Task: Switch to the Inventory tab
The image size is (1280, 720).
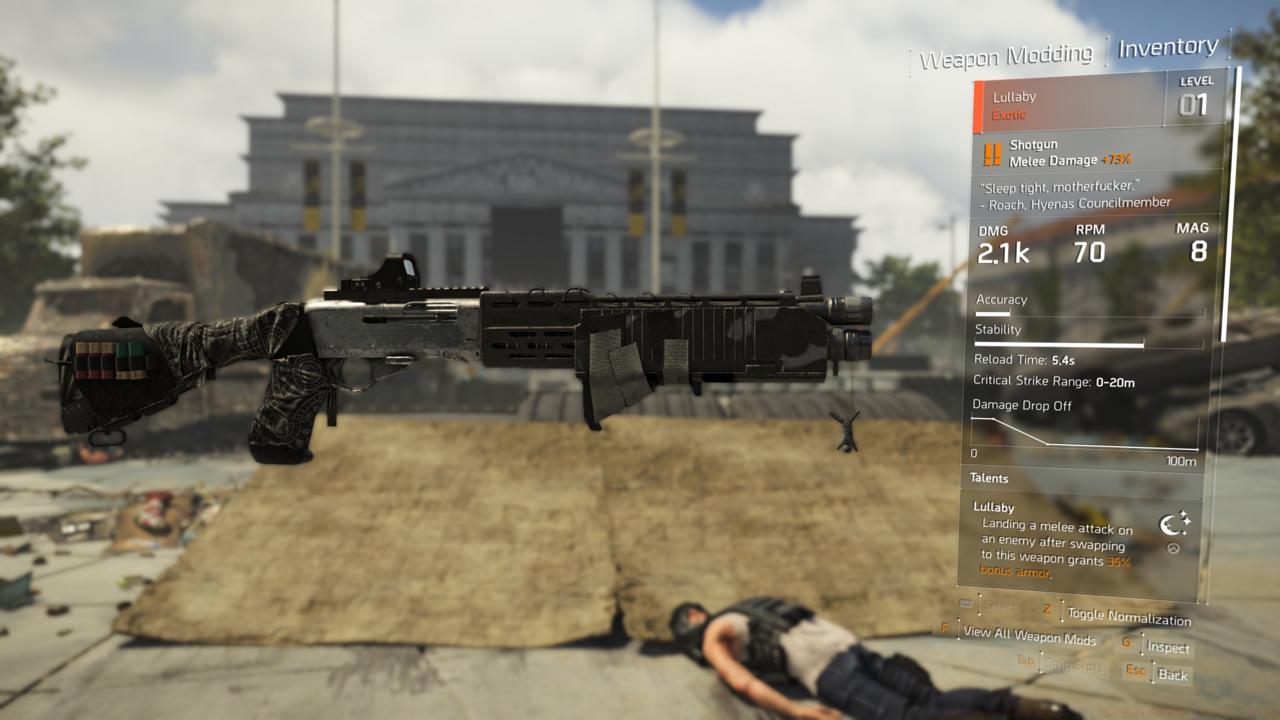Action: pyautogui.click(x=1166, y=46)
